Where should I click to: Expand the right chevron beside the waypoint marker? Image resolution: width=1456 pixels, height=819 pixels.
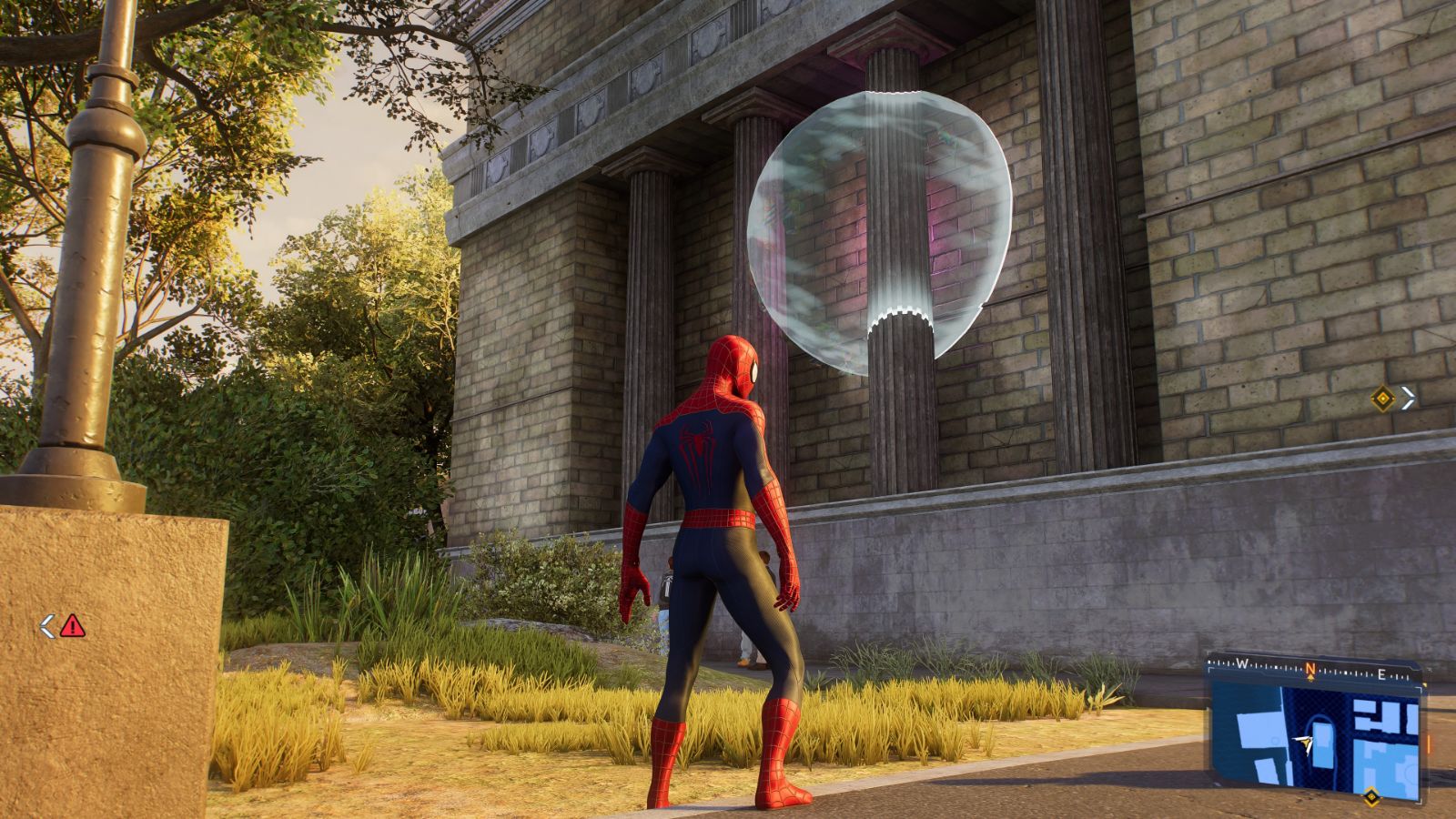1408,398
